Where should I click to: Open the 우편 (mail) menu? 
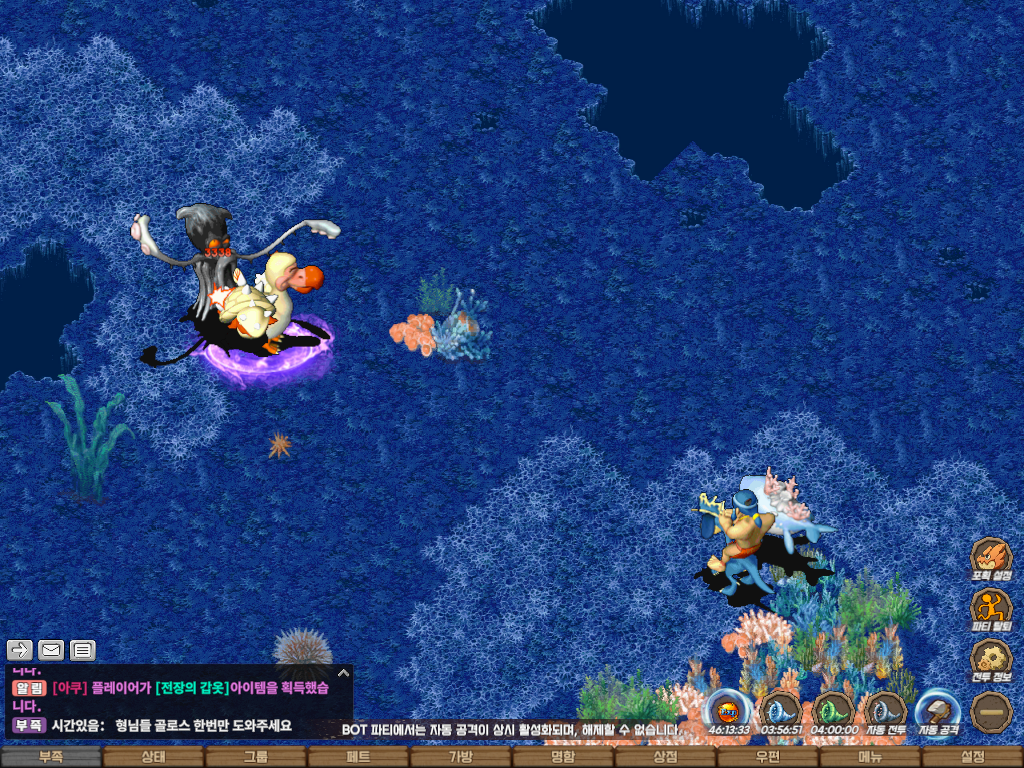coord(767,758)
